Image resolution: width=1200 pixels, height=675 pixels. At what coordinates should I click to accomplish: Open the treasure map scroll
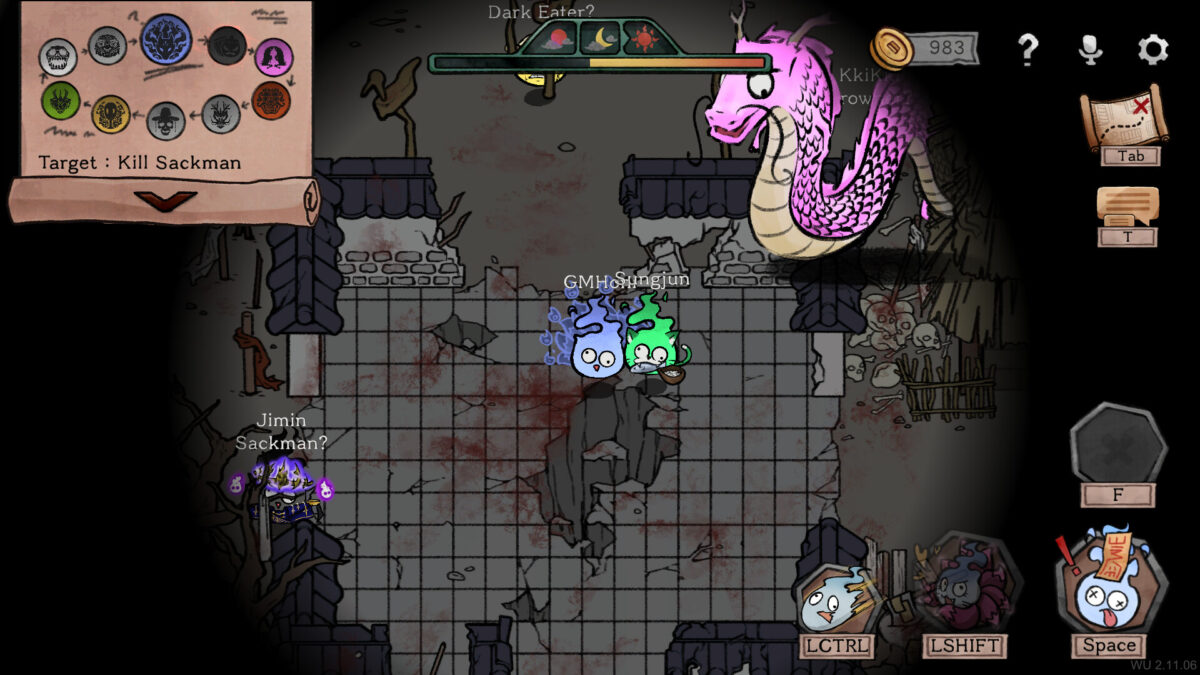click(x=1125, y=118)
